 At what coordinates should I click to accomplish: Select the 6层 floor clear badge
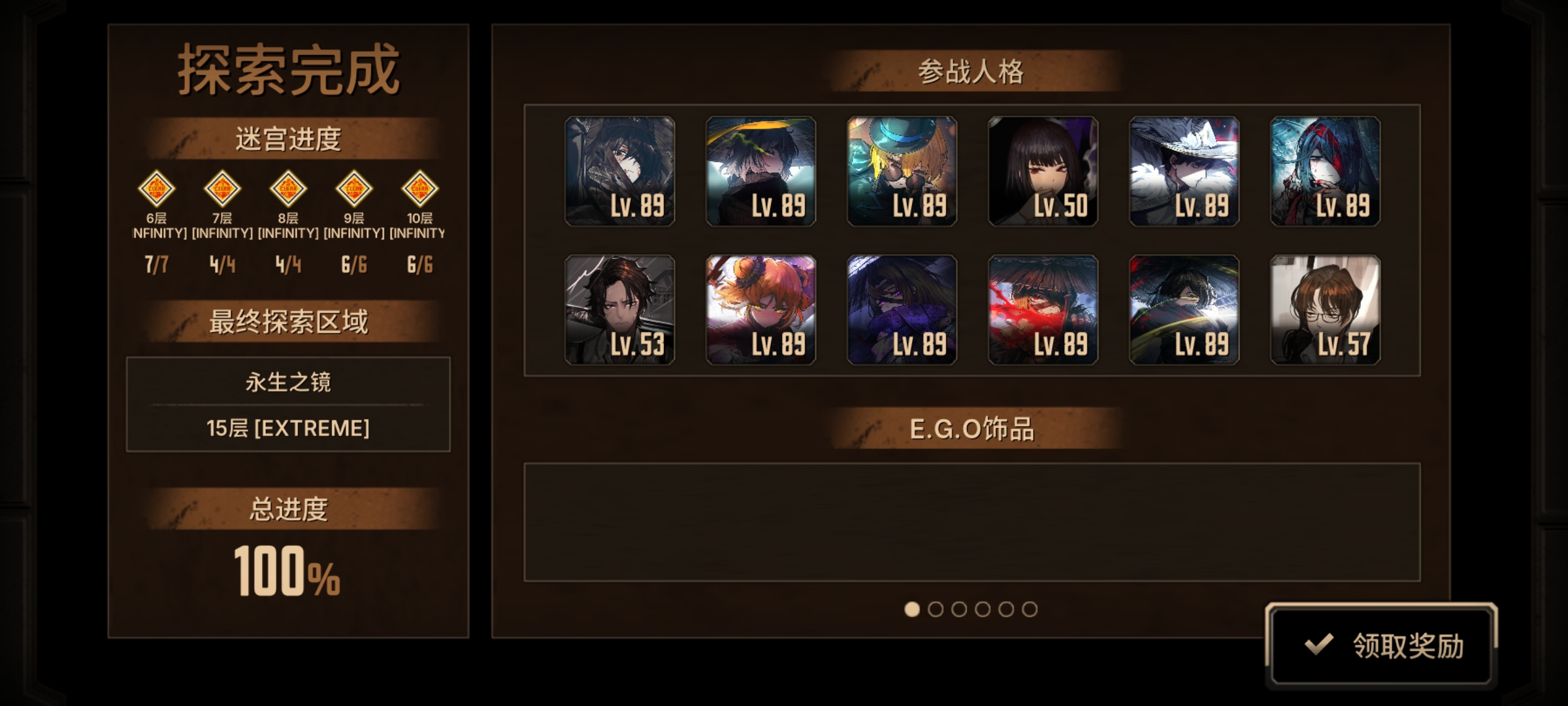pos(157,189)
